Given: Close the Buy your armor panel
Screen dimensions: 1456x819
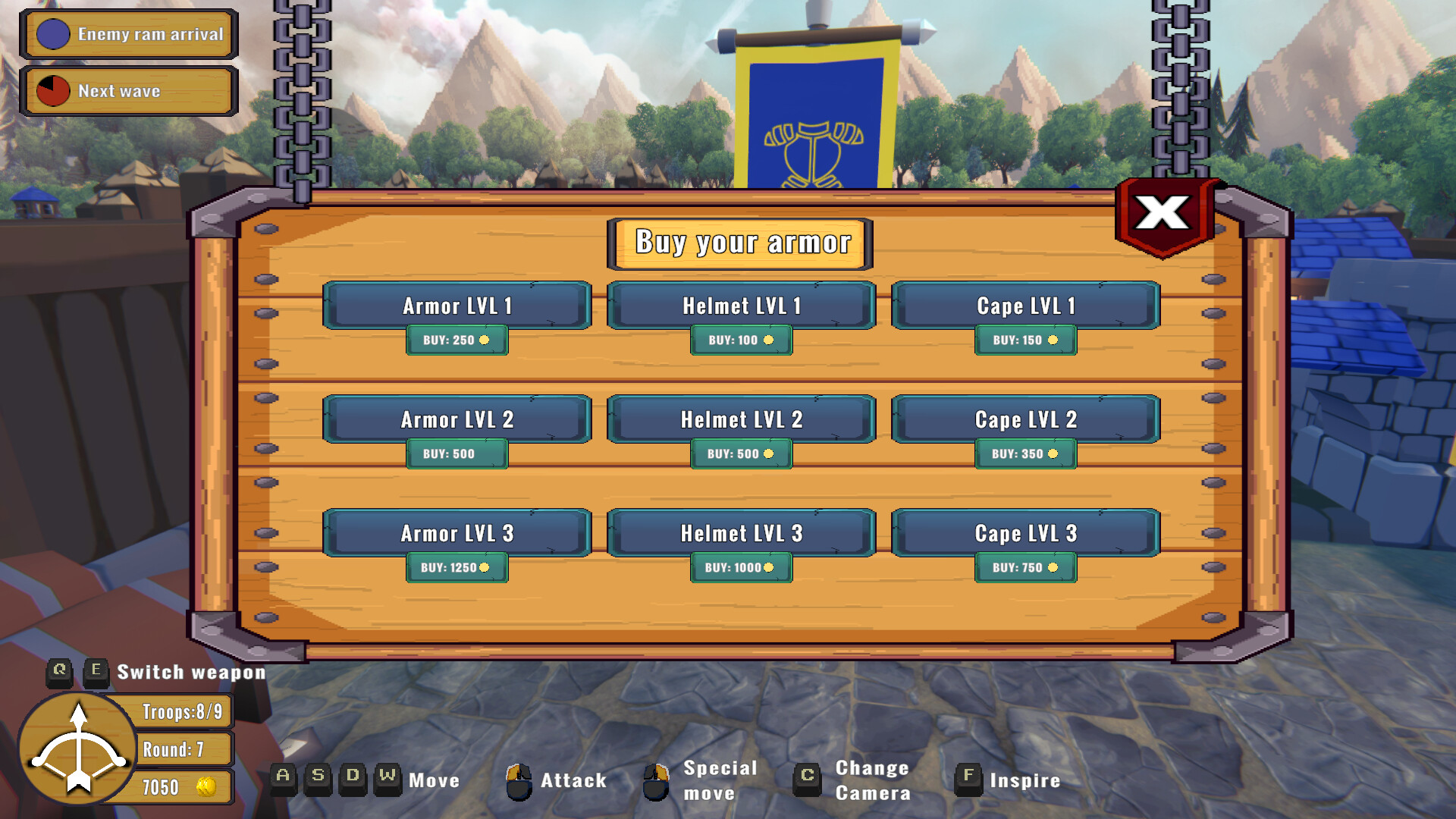Looking at the screenshot, I should pyautogui.click(x=1163, y=214).
